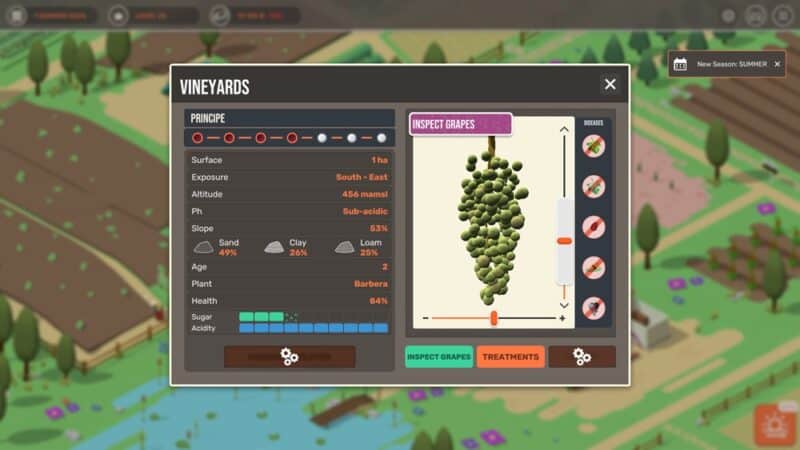
Task: Click the sun button in the screen corner
Action: (773, 424)
